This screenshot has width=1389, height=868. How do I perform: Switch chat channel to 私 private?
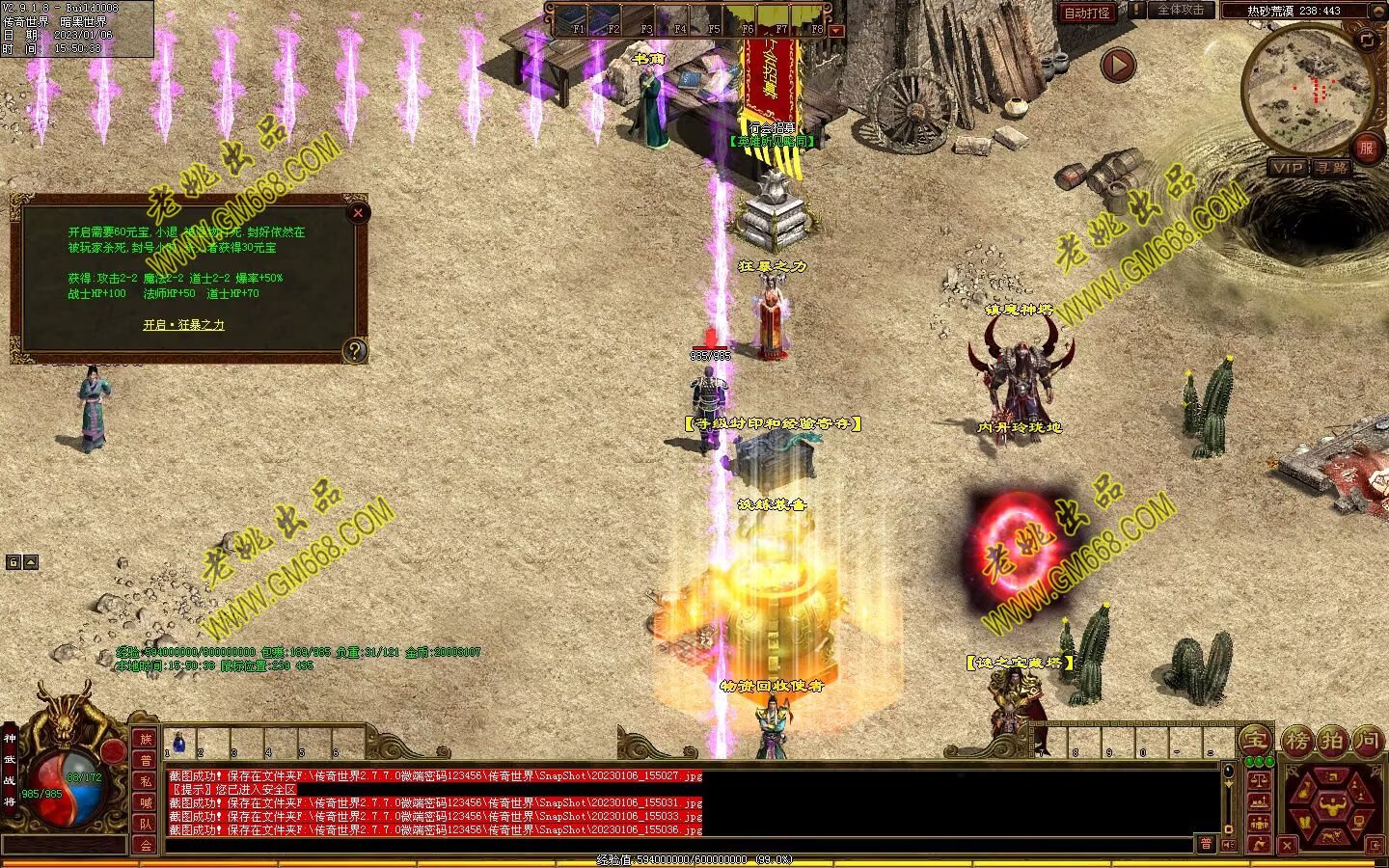point(146,781)
